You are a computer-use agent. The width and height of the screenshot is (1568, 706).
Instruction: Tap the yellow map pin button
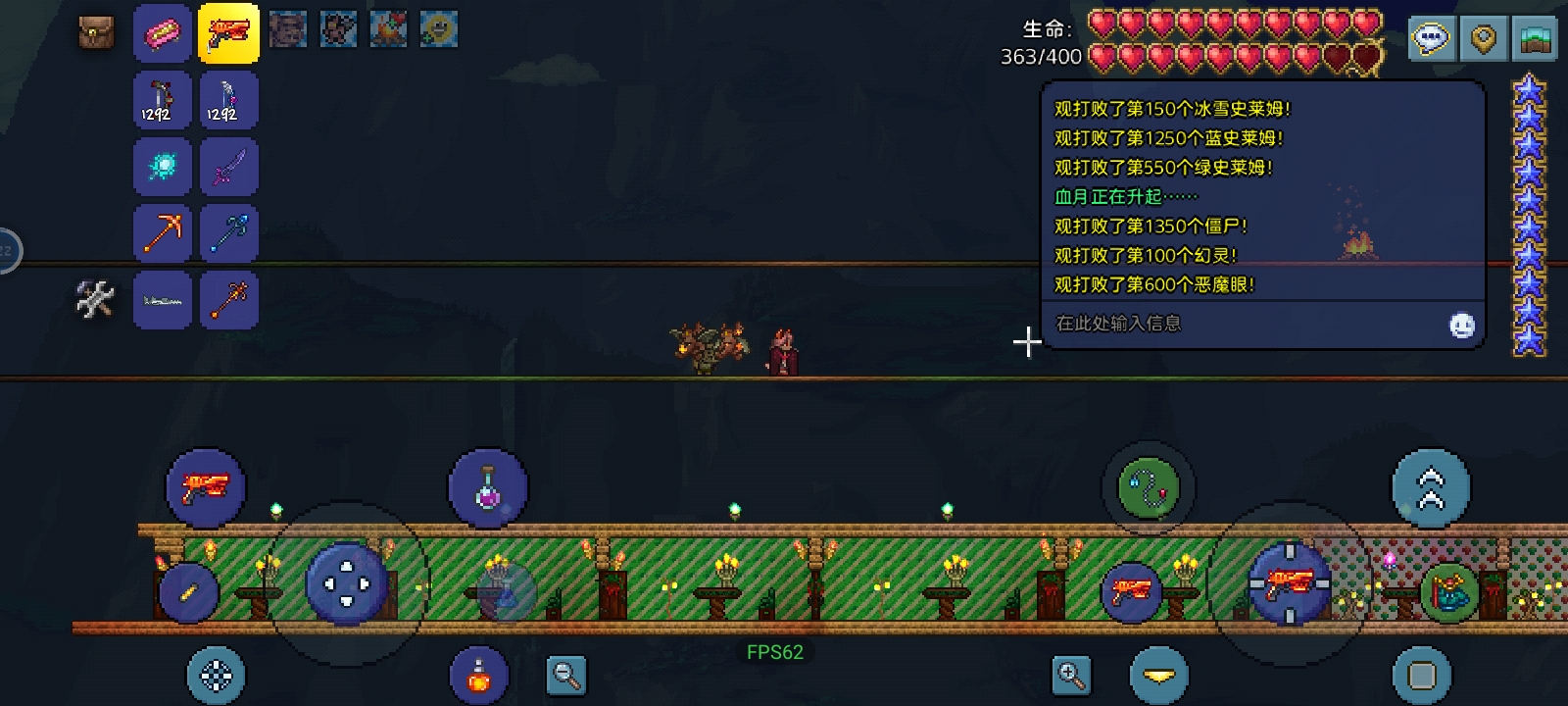(1483, 39)
